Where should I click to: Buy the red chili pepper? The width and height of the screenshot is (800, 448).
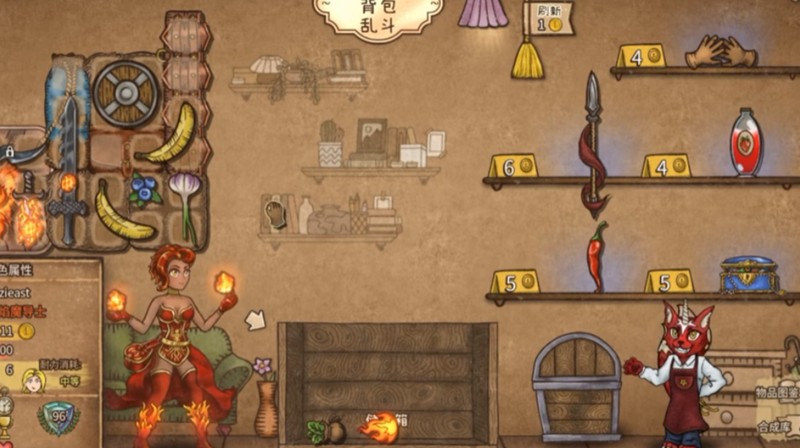597,256
